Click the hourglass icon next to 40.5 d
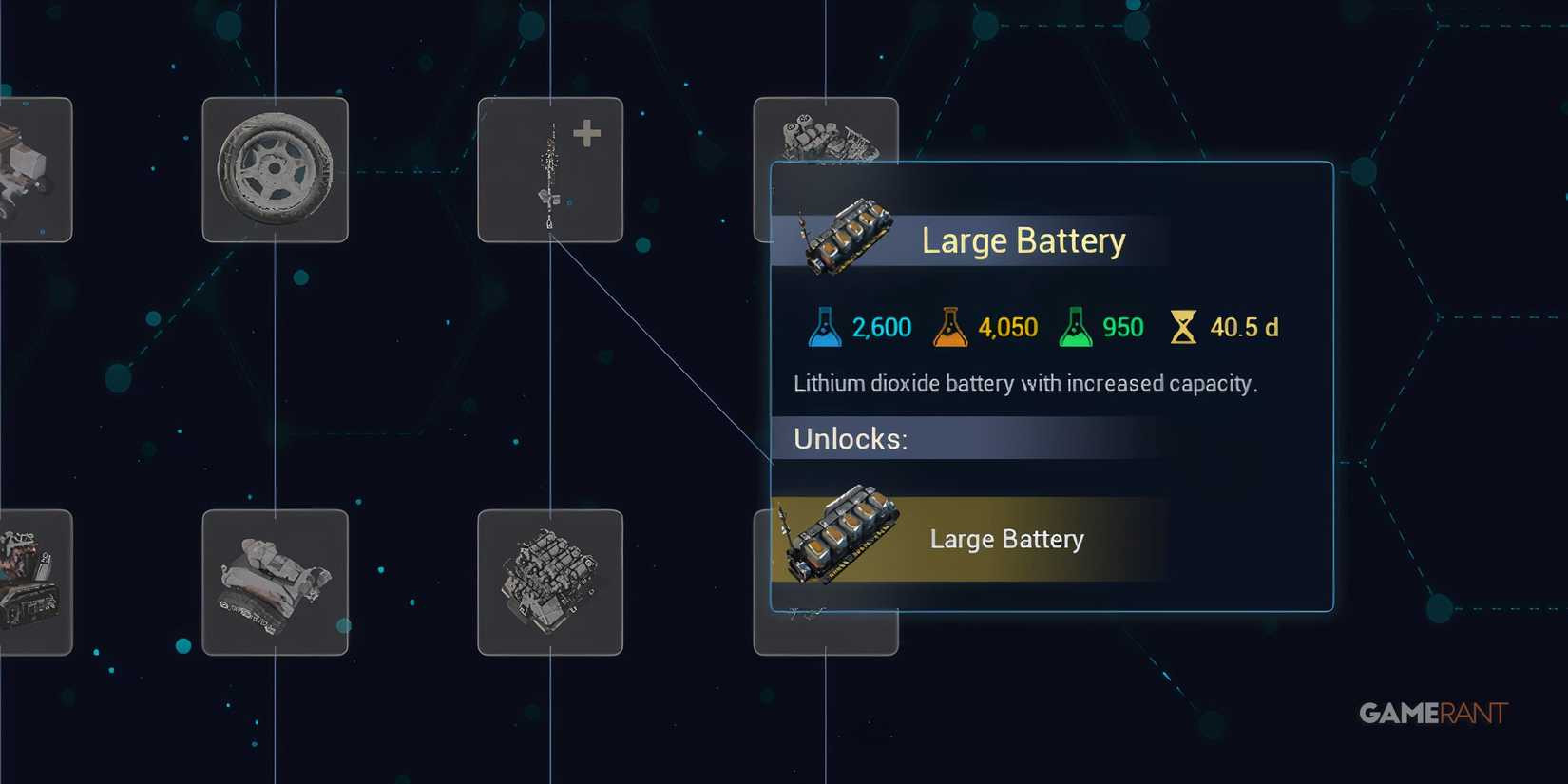 [1184, 327]
